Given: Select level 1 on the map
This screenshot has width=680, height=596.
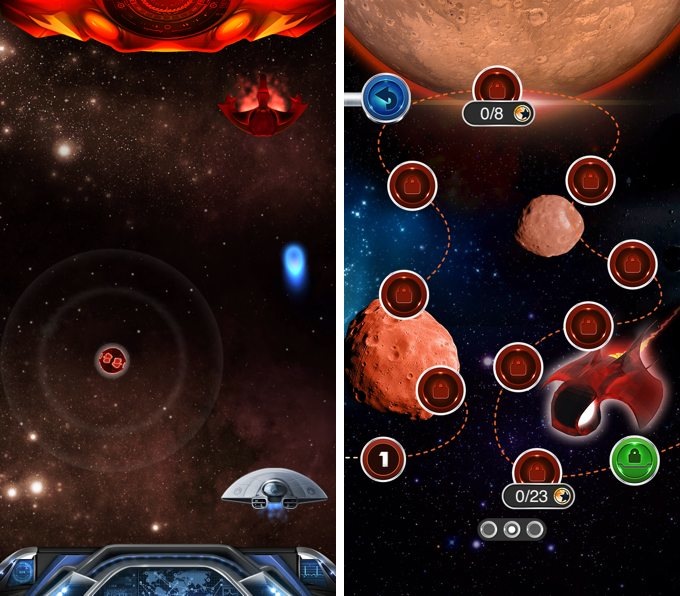Looking at the screenshot, I should pos(382,460).
